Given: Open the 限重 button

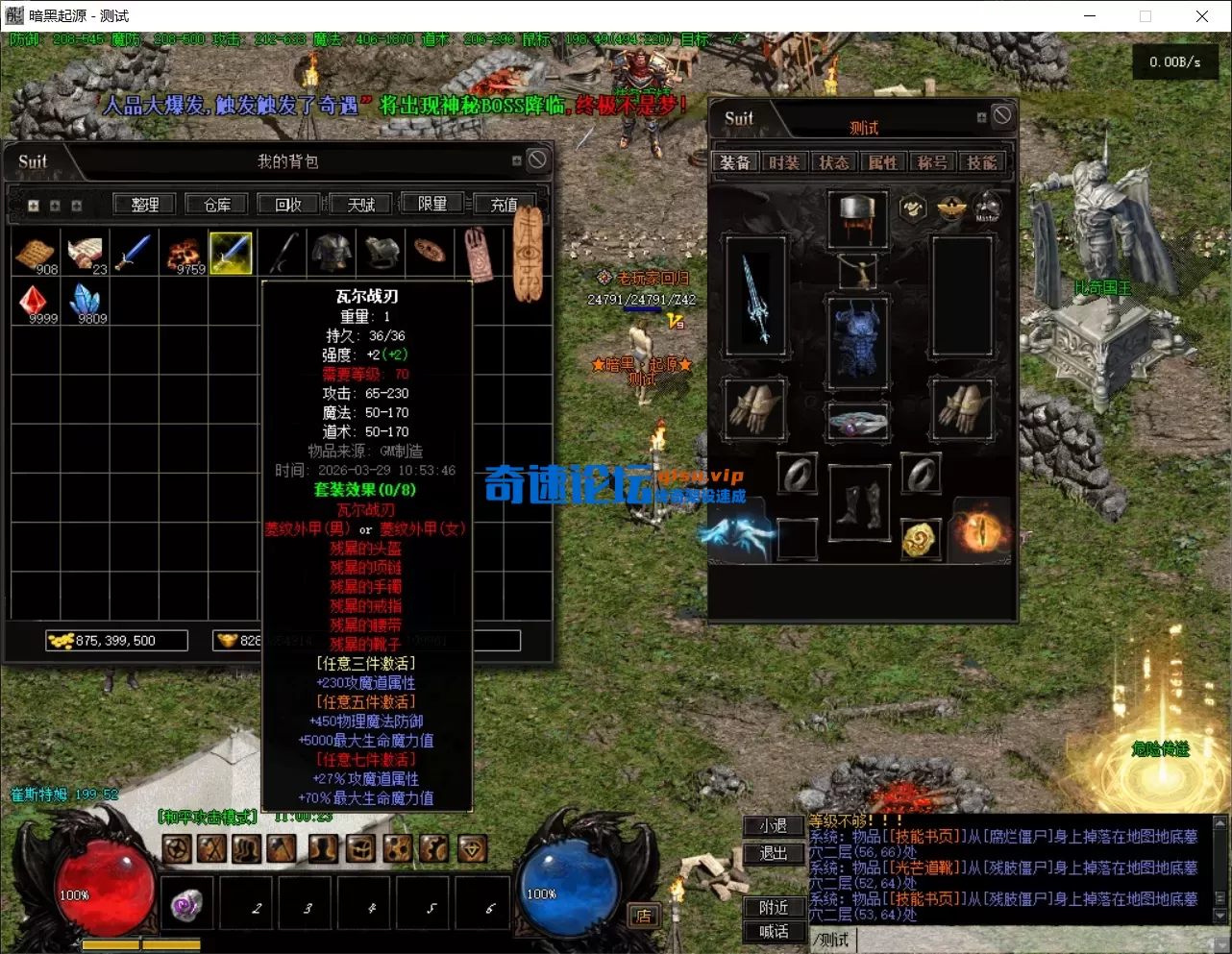Looking at the screenshot, I should point(431,204).
